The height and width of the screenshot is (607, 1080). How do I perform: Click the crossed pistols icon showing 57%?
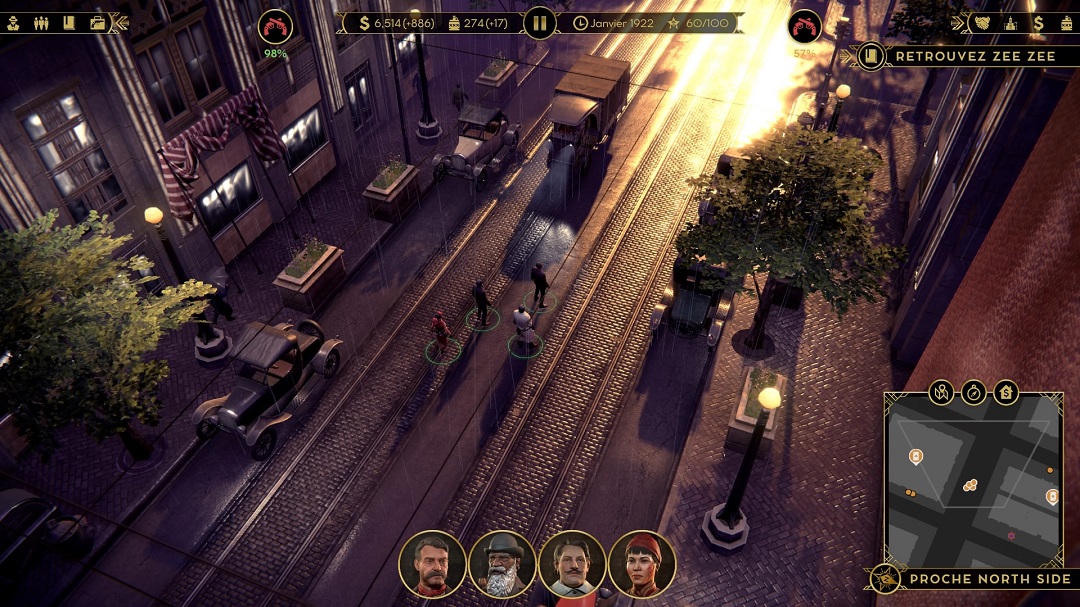pos(805,27)
